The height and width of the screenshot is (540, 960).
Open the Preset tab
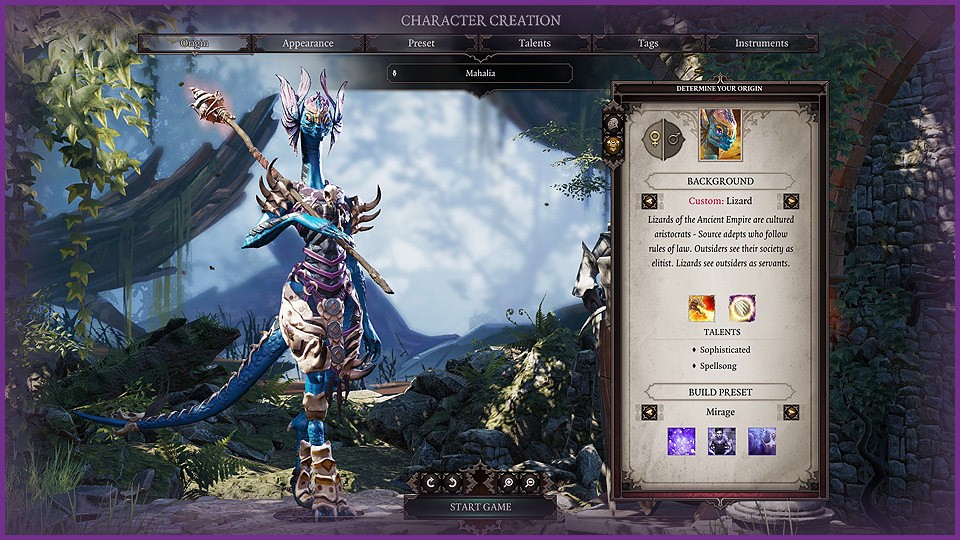422,44
